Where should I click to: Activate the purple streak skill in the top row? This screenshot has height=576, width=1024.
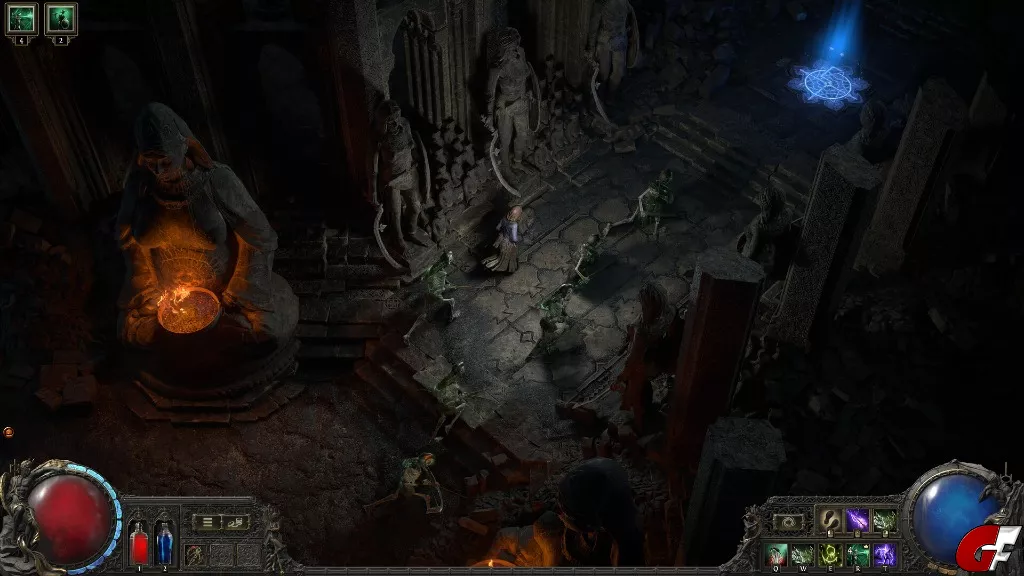point(858,520)
